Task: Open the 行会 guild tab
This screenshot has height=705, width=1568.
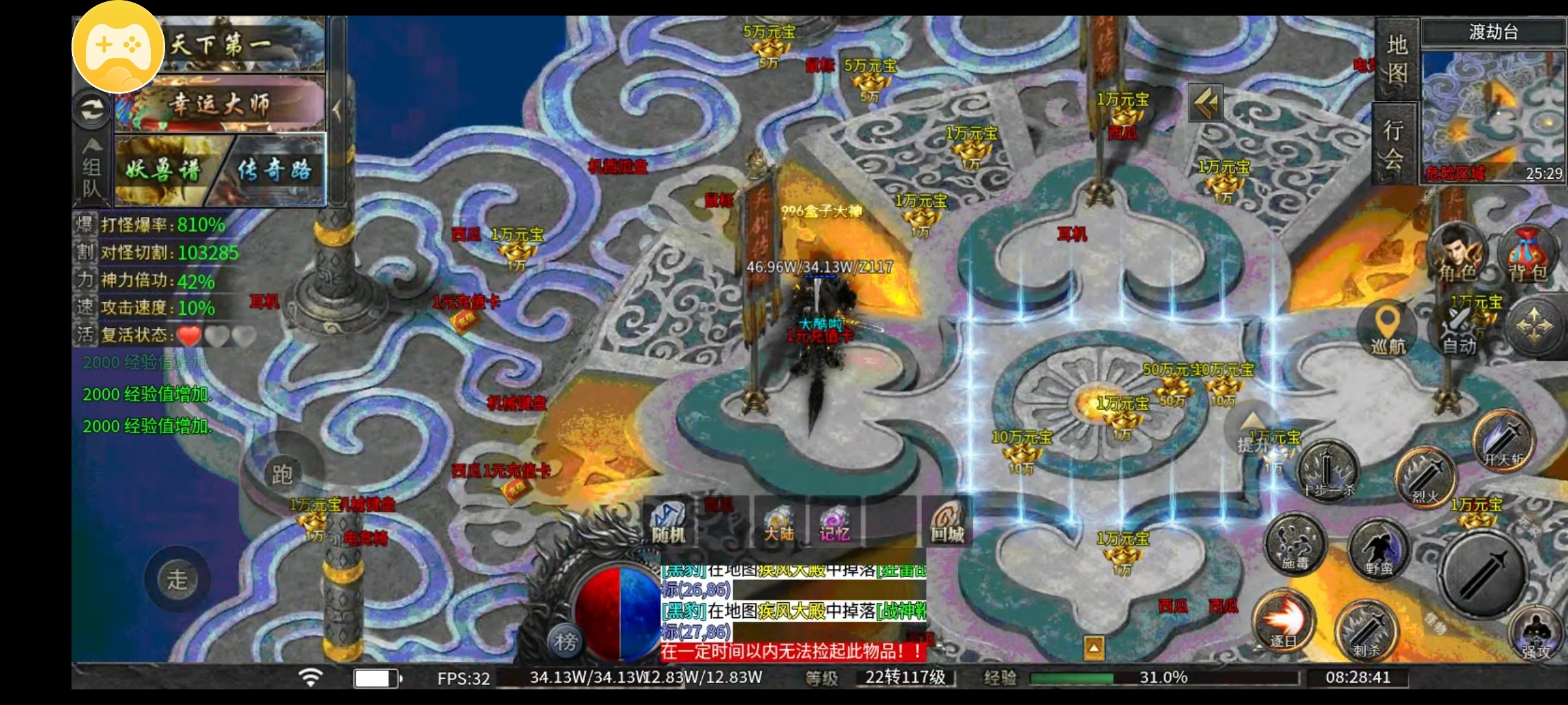Action: (x=1393, y=143)
